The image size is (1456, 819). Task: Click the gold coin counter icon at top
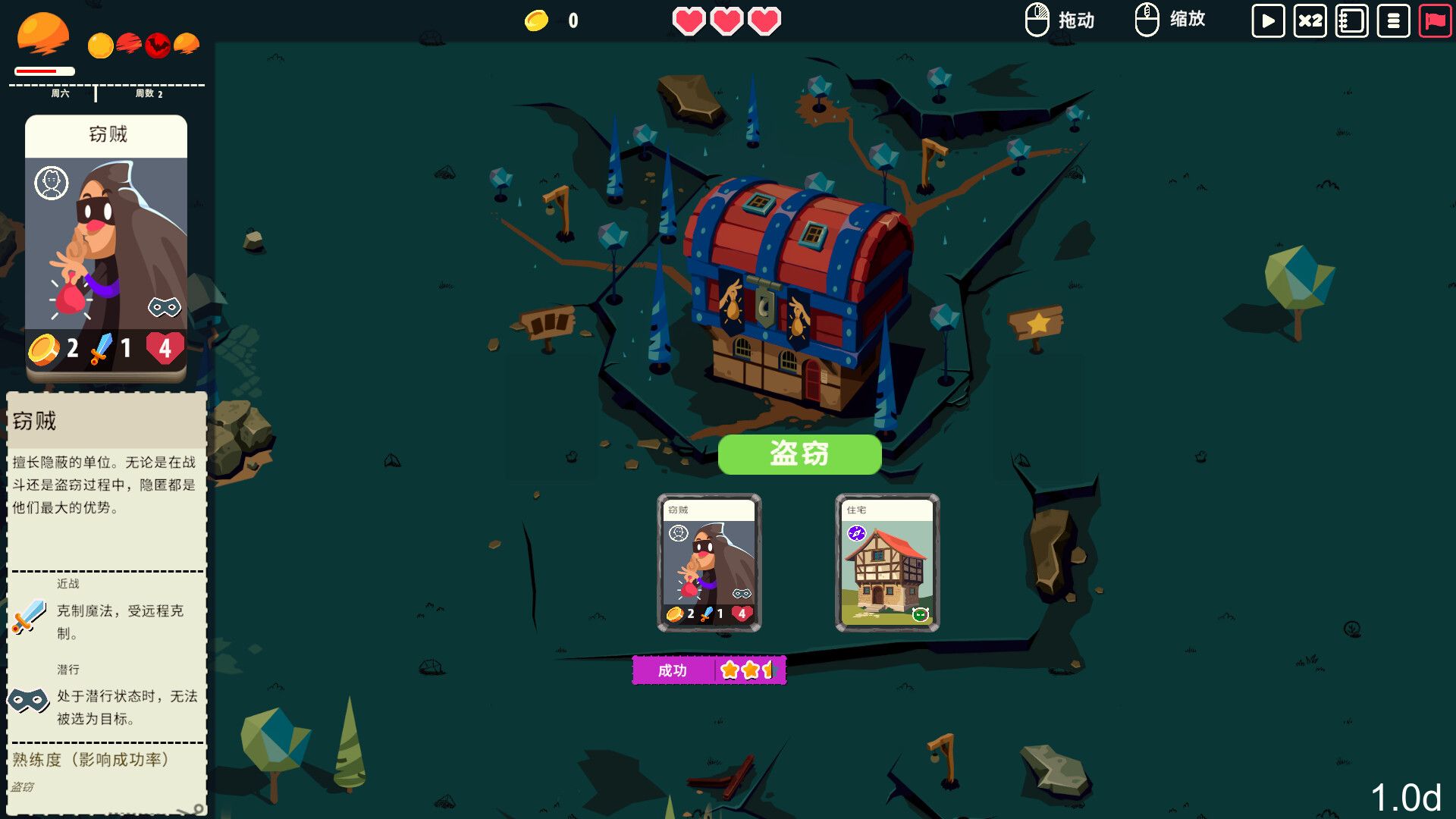535,20
